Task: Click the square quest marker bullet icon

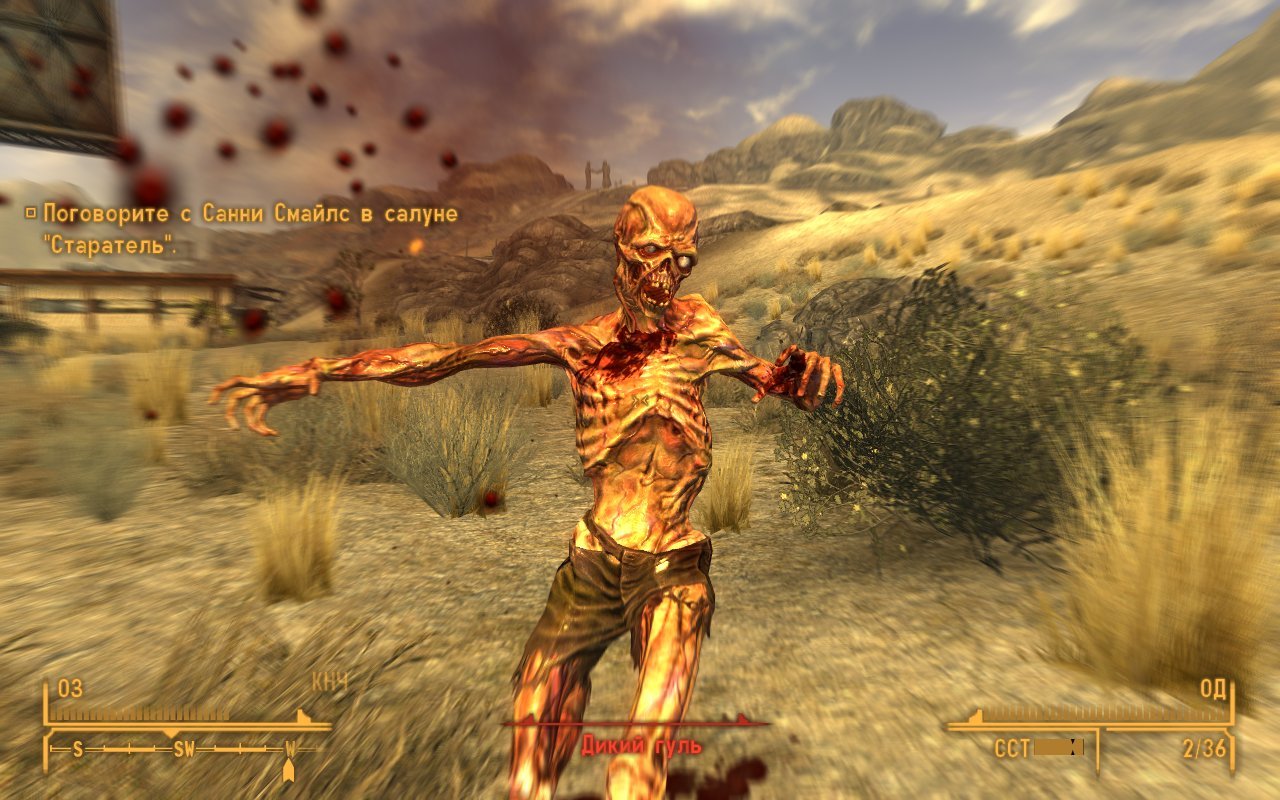Action: 32,212
